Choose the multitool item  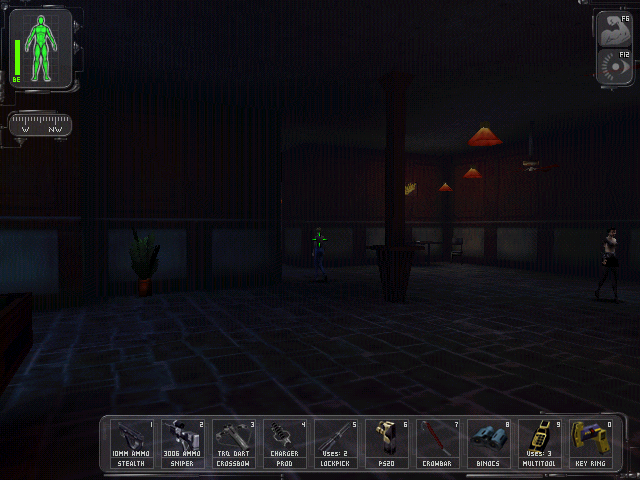[540, 443]
